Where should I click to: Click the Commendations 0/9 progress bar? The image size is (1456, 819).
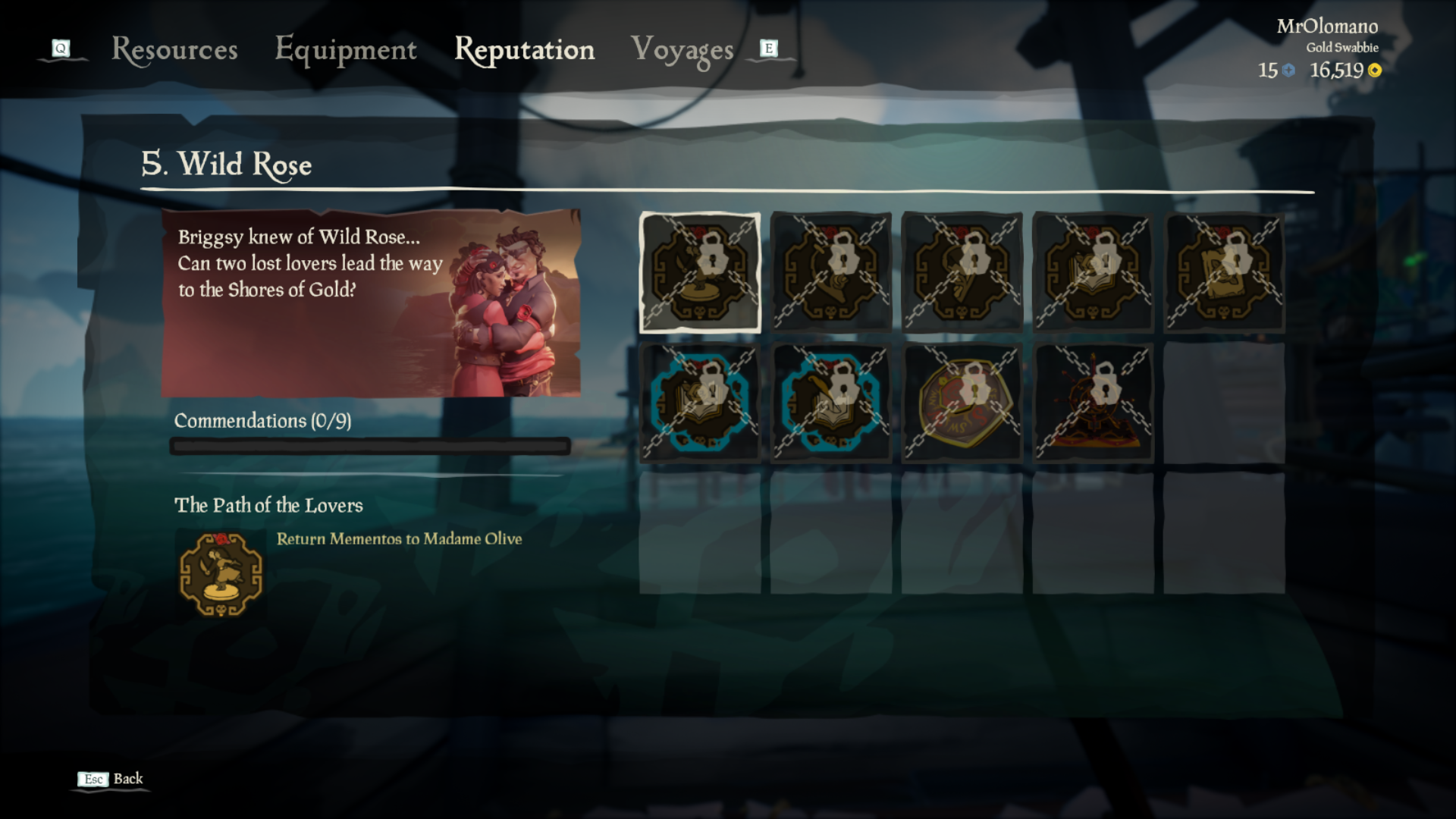370,446
